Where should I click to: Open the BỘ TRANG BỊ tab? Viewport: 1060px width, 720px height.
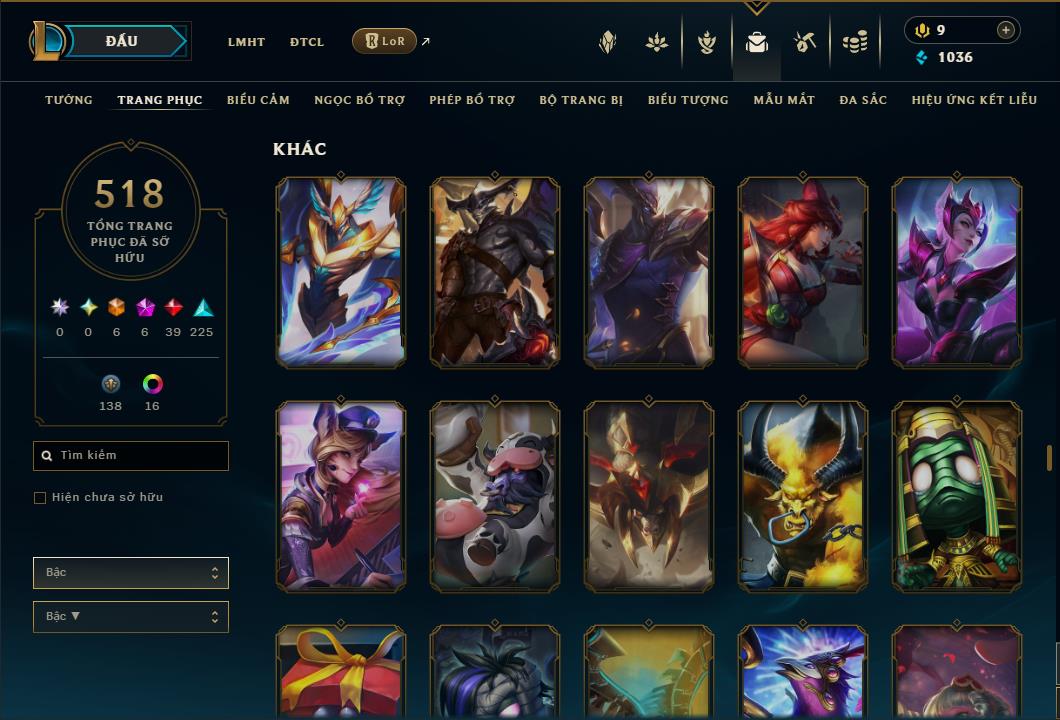(581, 100)
